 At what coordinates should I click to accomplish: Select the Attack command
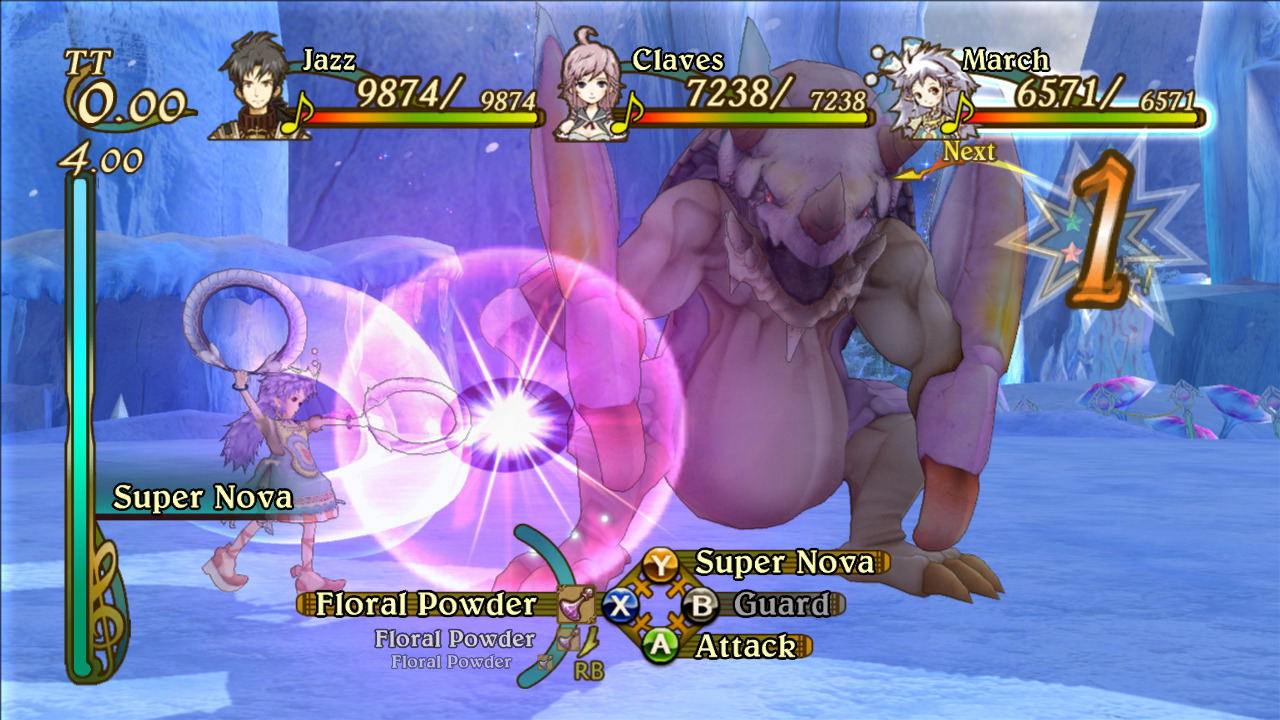pyautogui.click(x=745, y=647)
